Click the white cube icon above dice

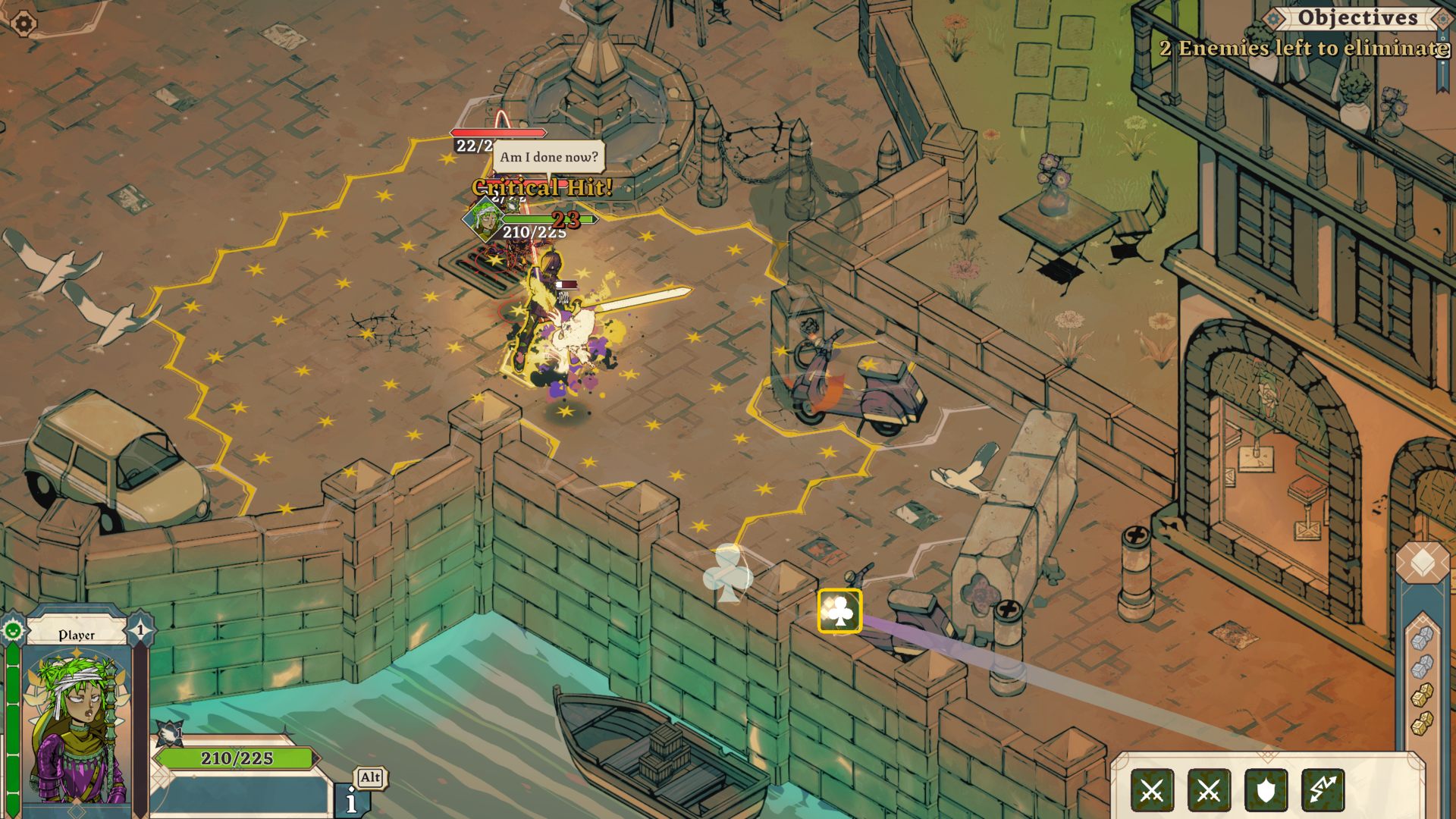(1422, 562)
